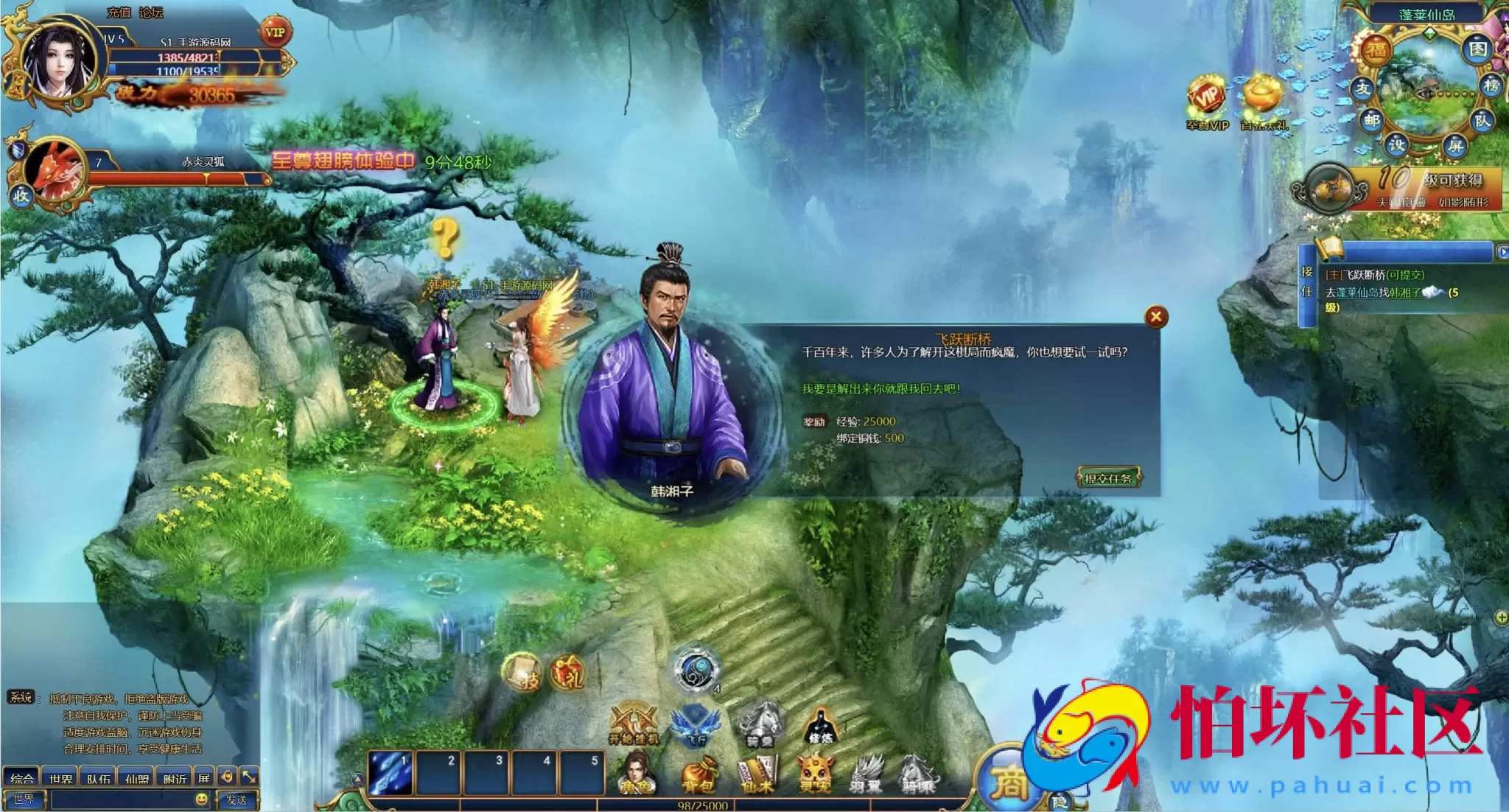Screen dimensions: 1509x812
Task: Activate the 修炼 cultivation icon
Action: tap(819, 725)
